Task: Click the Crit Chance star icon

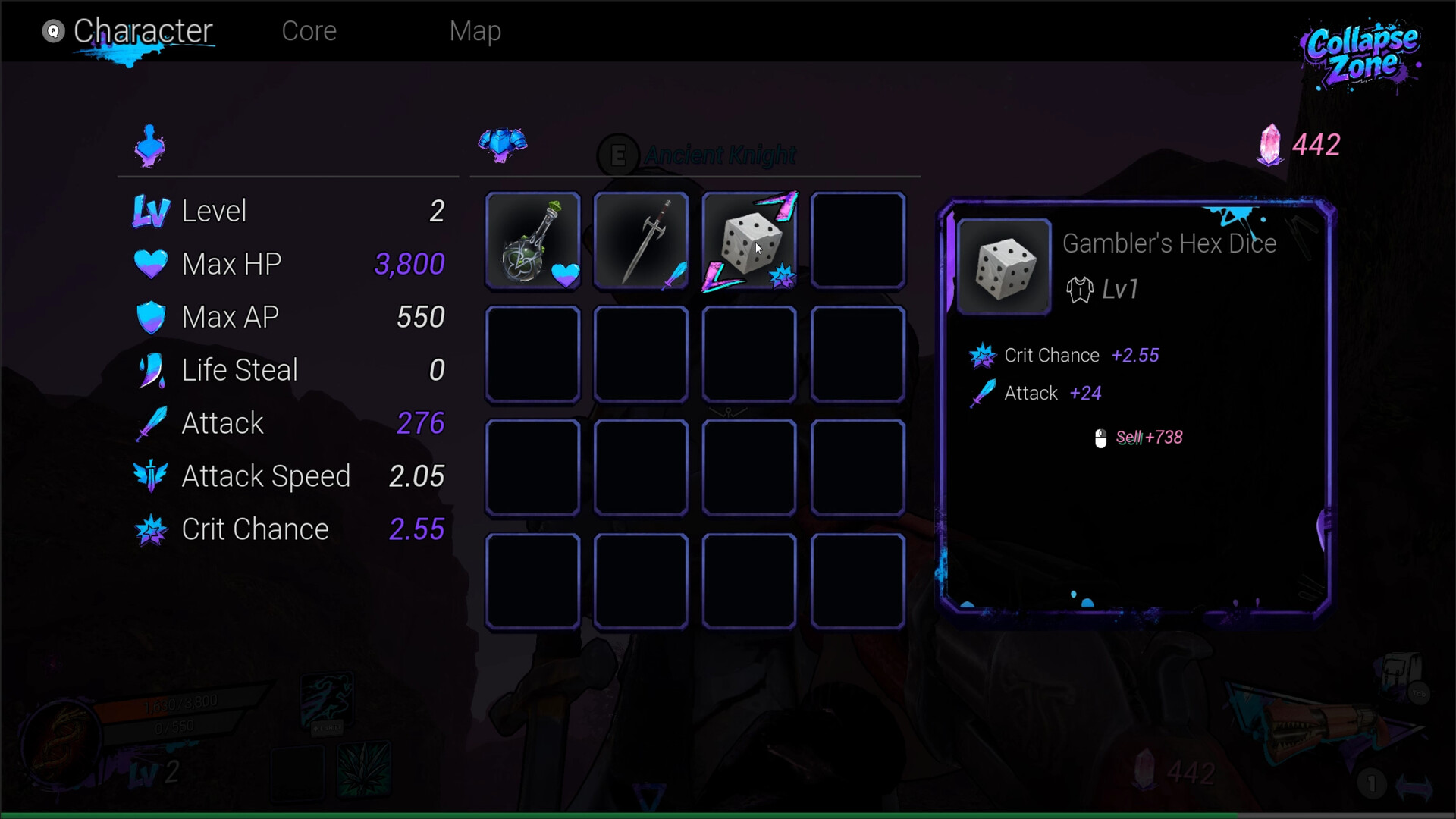Action: coord(151,529)
